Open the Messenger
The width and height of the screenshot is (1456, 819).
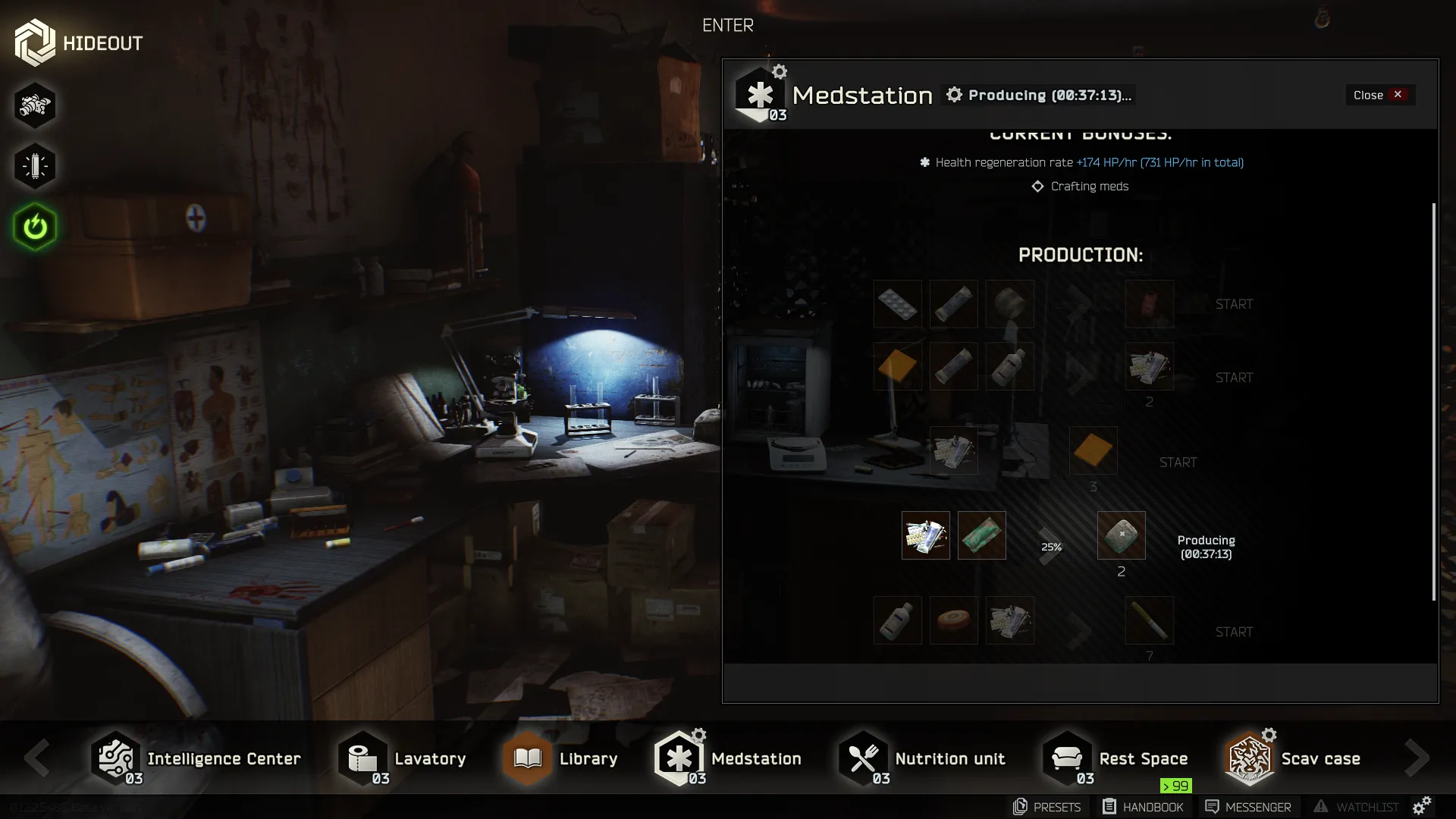[1248, 807]
